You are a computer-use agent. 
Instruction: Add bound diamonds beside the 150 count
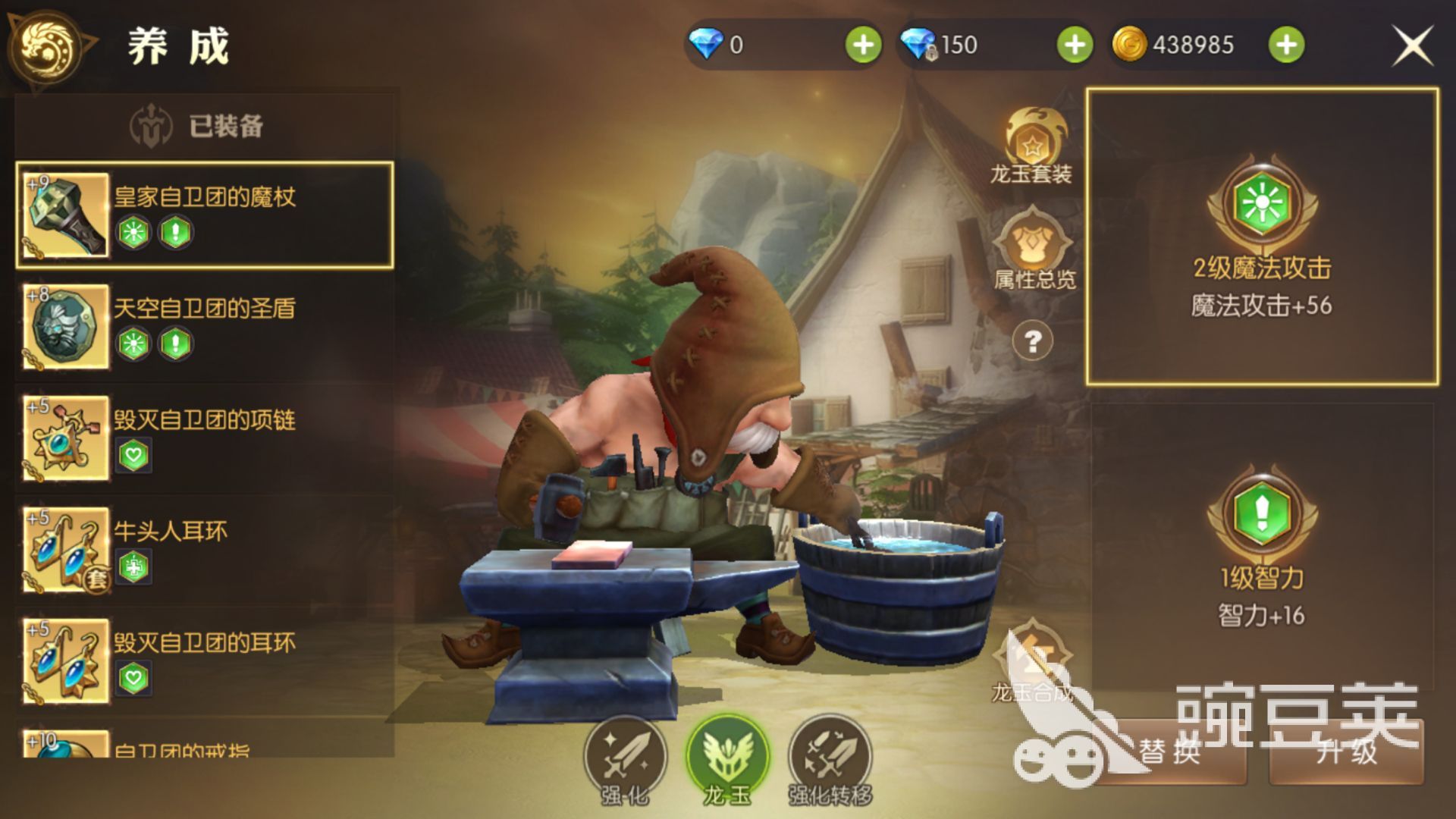coord(1075,45)
